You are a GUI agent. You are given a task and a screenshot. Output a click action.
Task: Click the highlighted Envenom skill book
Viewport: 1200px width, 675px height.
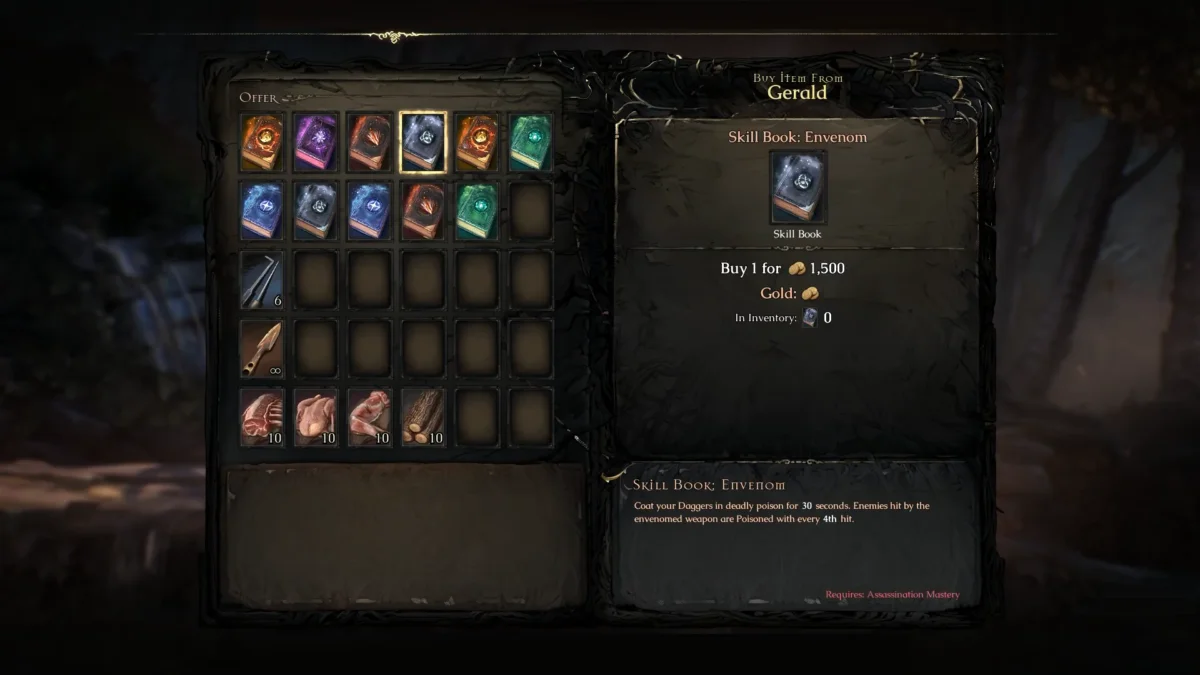(423, 142)
